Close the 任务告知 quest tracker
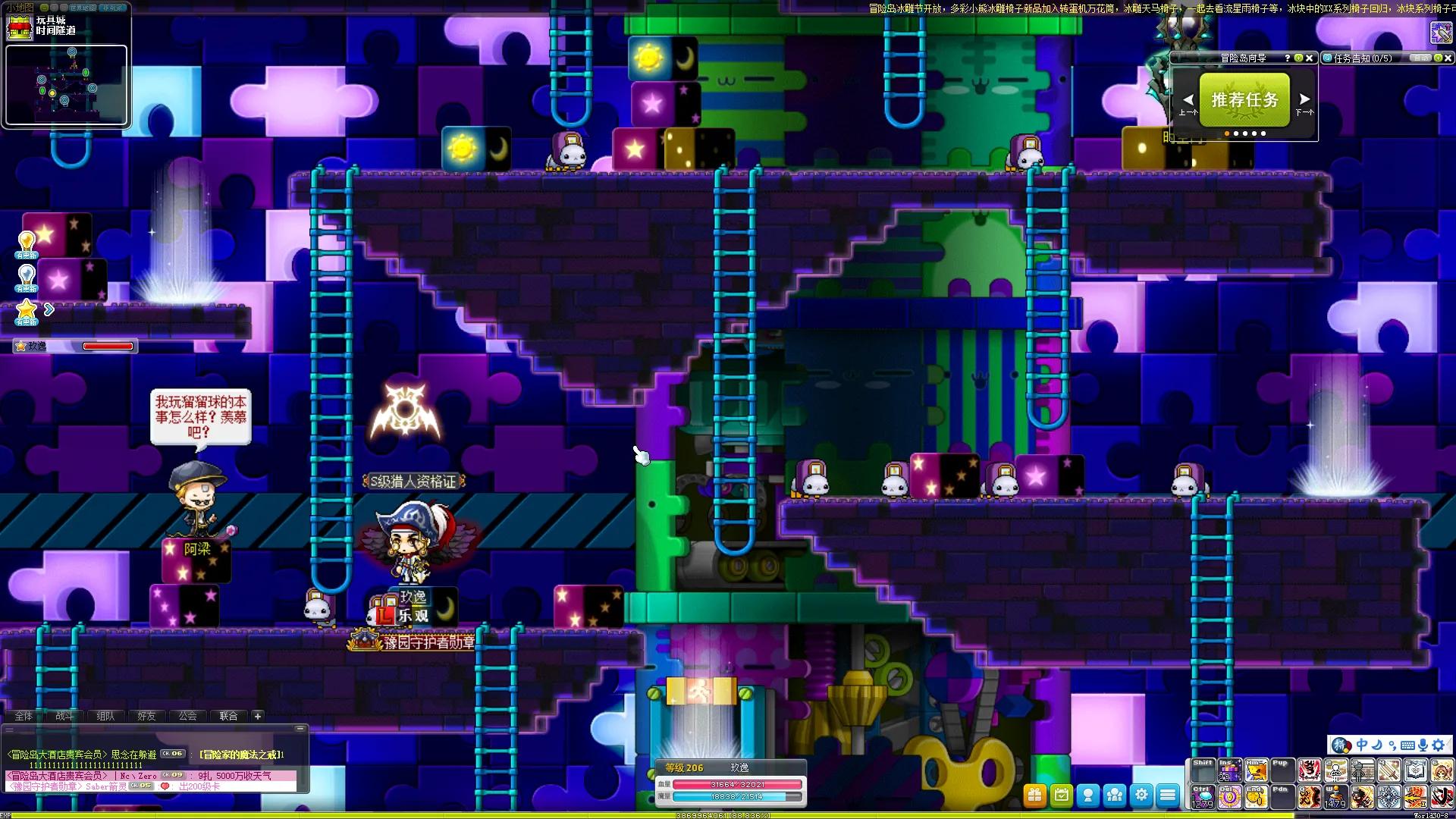 click(x=1448, y=58)
